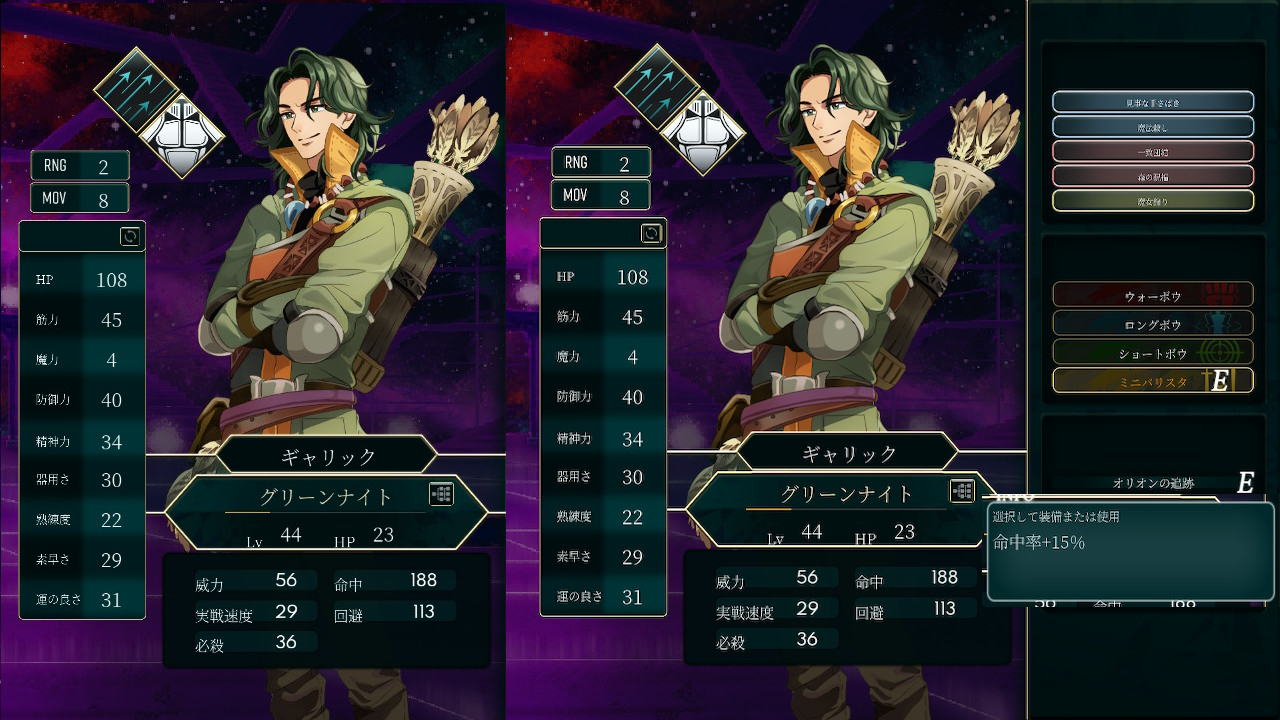Choose the 魔法殺し skill entry

[1152, 126]
